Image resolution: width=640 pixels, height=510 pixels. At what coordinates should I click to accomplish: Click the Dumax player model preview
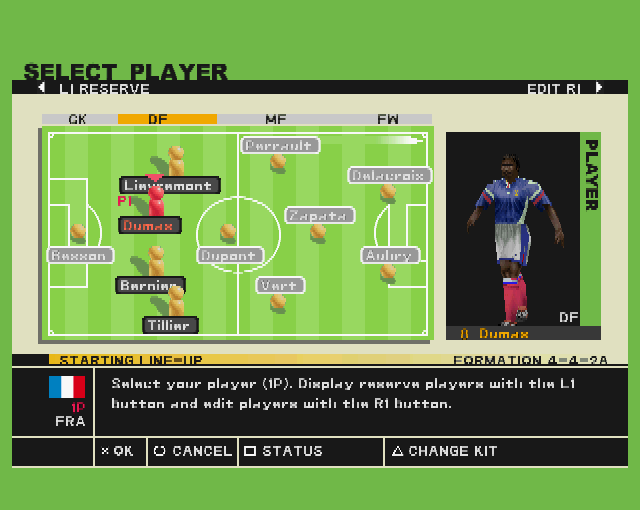pos(513,235)
